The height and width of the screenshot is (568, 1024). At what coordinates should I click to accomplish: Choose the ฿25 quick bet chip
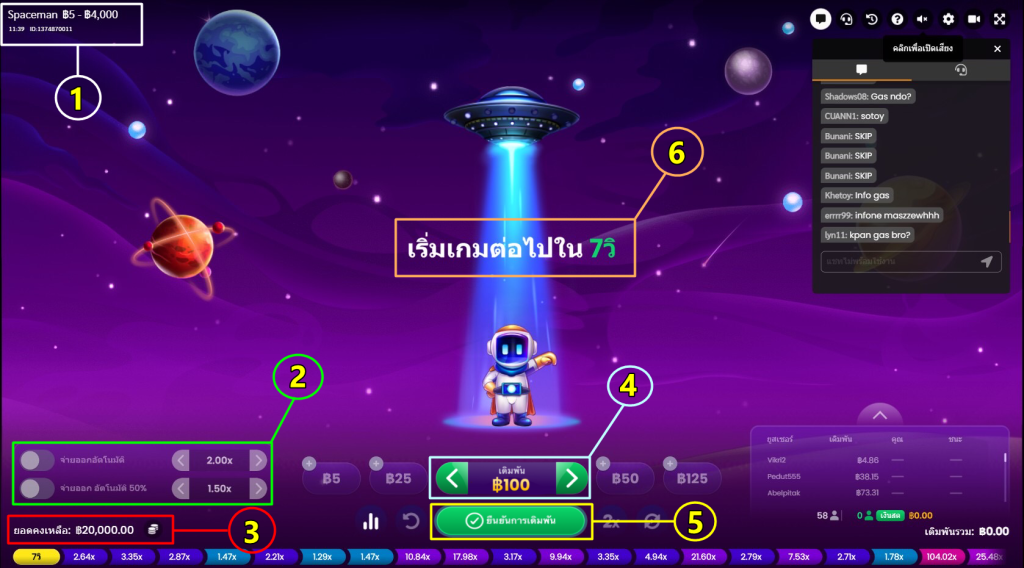click(398, 479)
